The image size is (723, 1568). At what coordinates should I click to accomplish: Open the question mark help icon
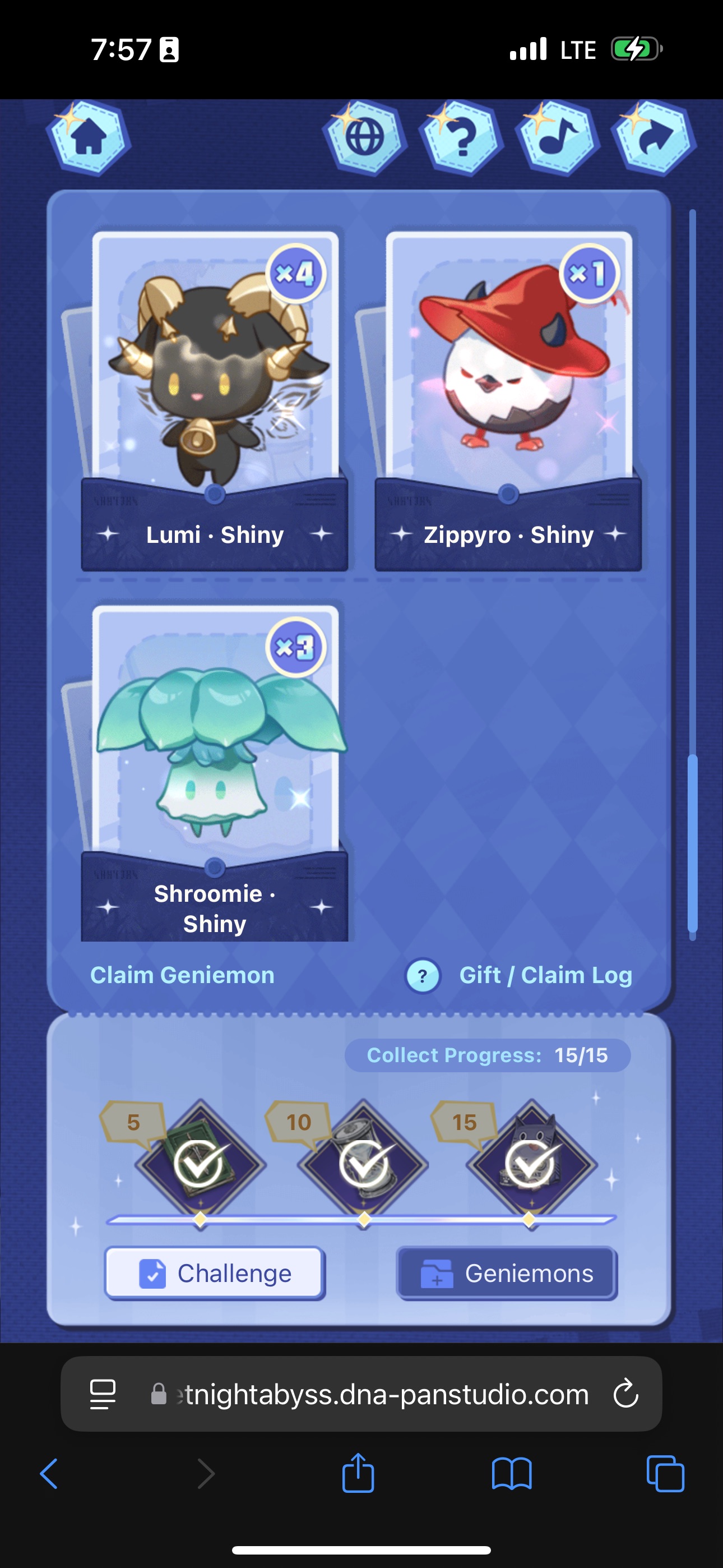pyautogui.click(x=461, y=138)
